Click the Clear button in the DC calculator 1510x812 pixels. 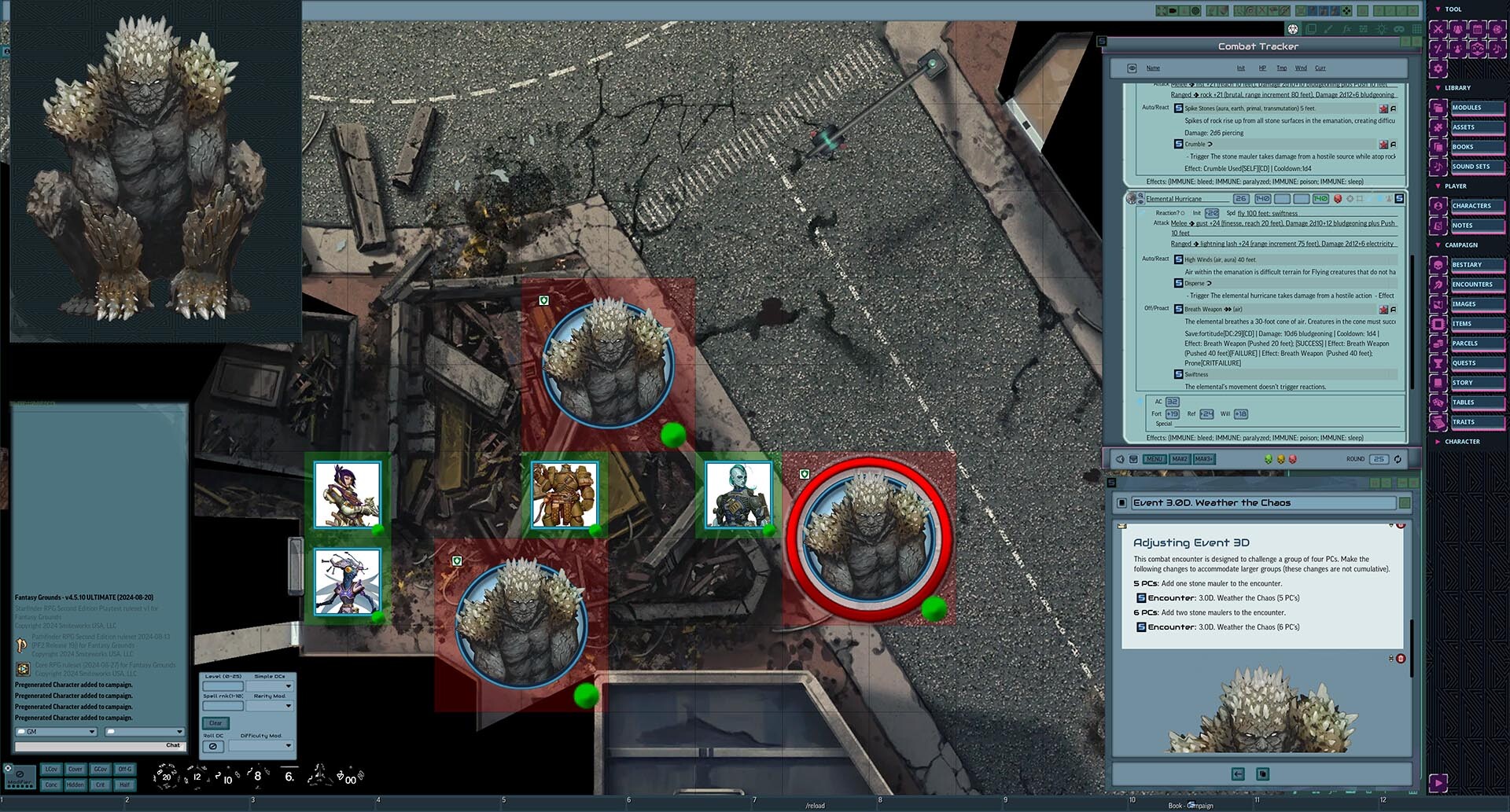pos(214,722)
